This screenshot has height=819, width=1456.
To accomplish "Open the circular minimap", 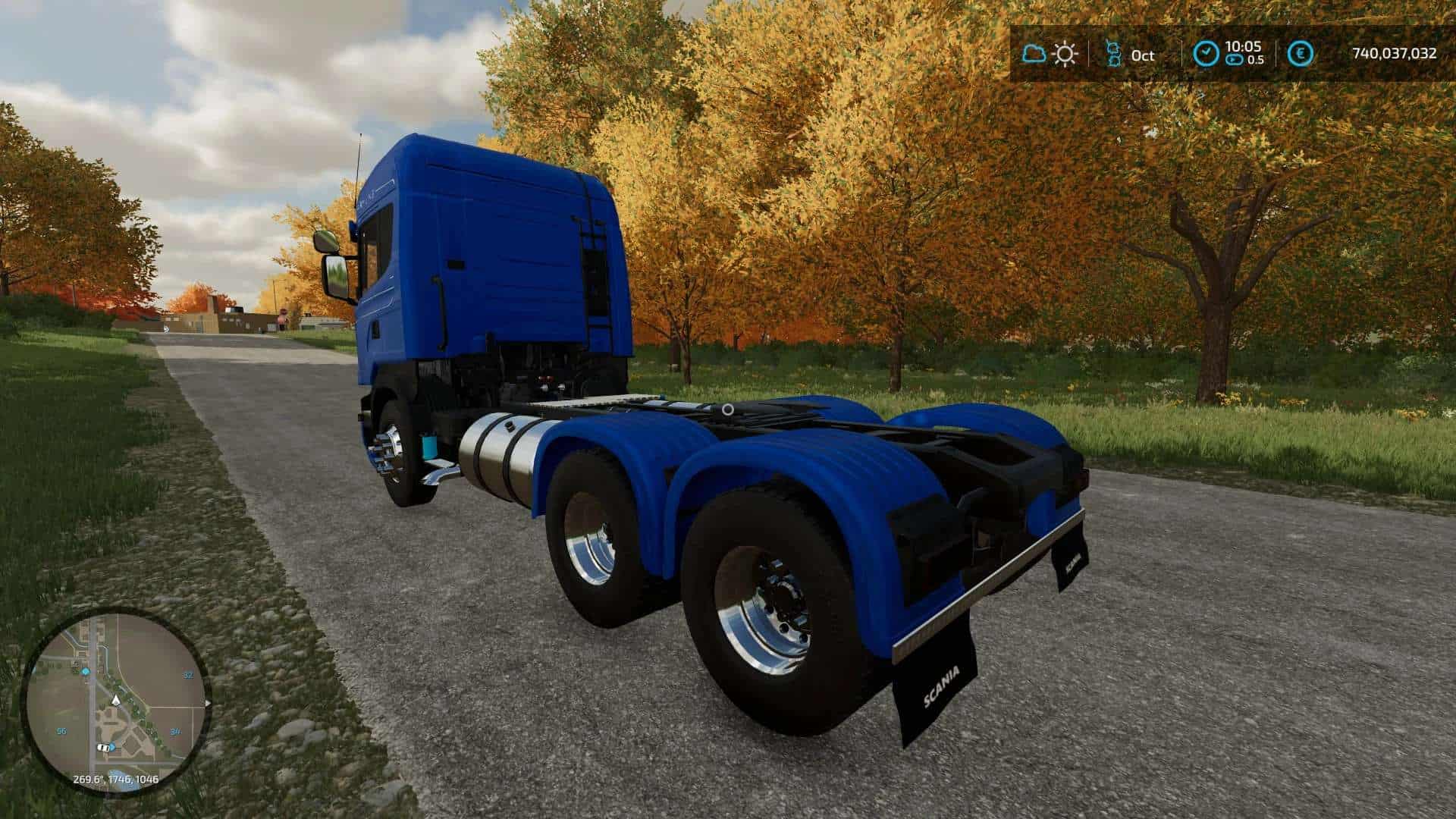I will (x=115, y=701).
